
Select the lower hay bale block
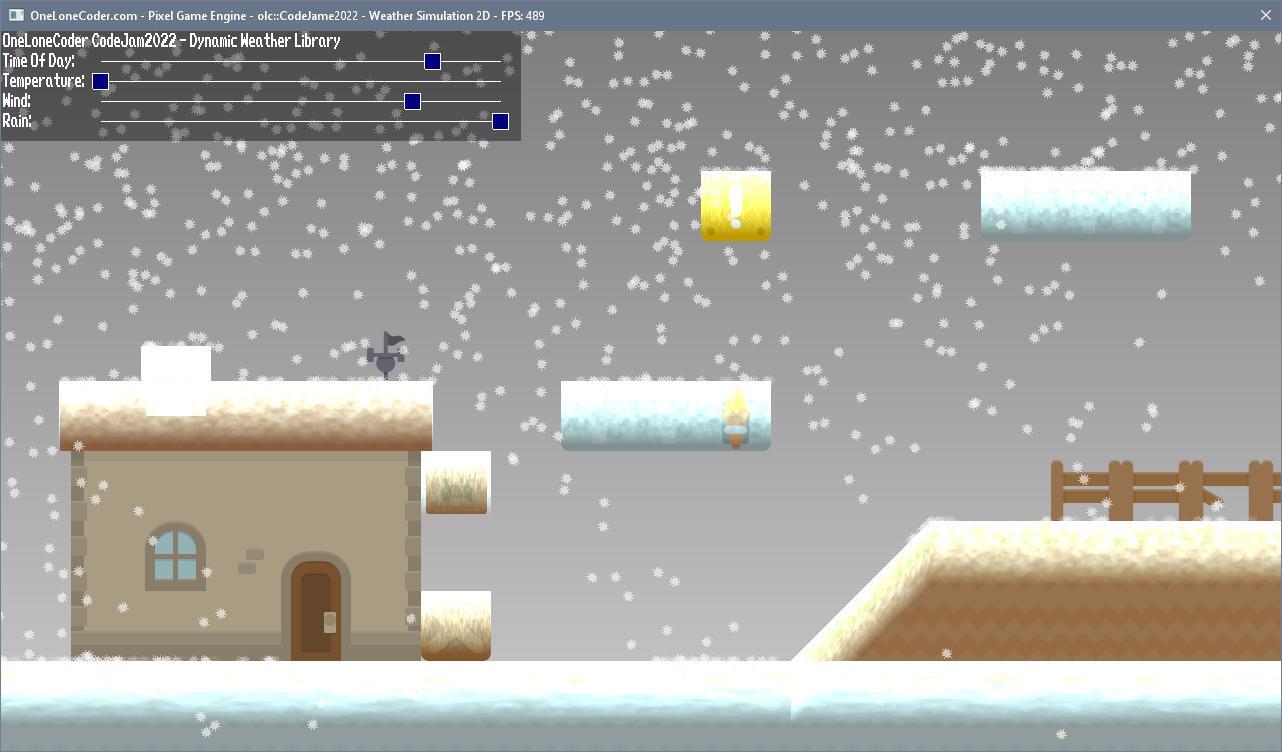point(456,625)
